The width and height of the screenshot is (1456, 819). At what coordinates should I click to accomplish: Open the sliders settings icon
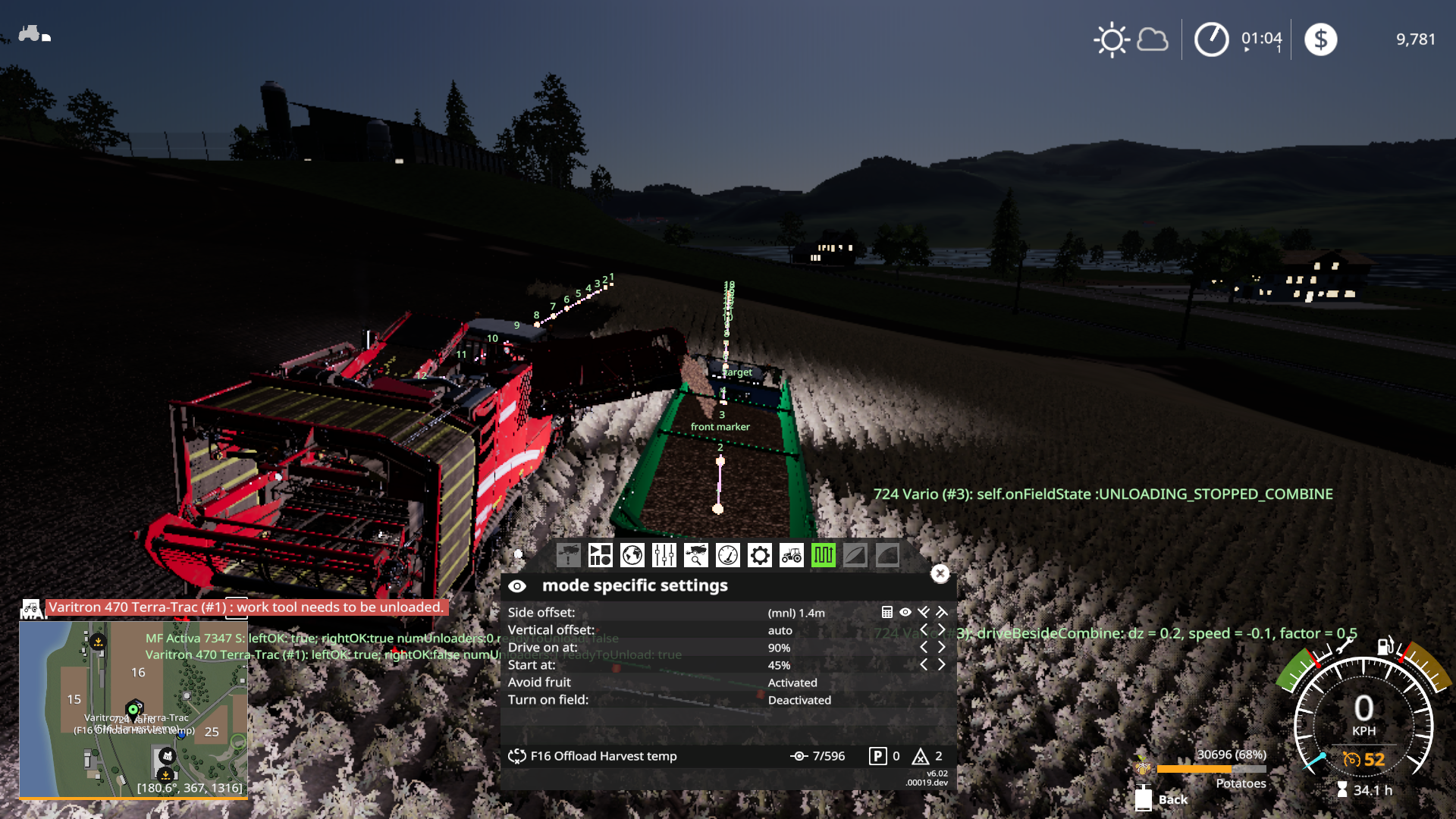[664, 555]
